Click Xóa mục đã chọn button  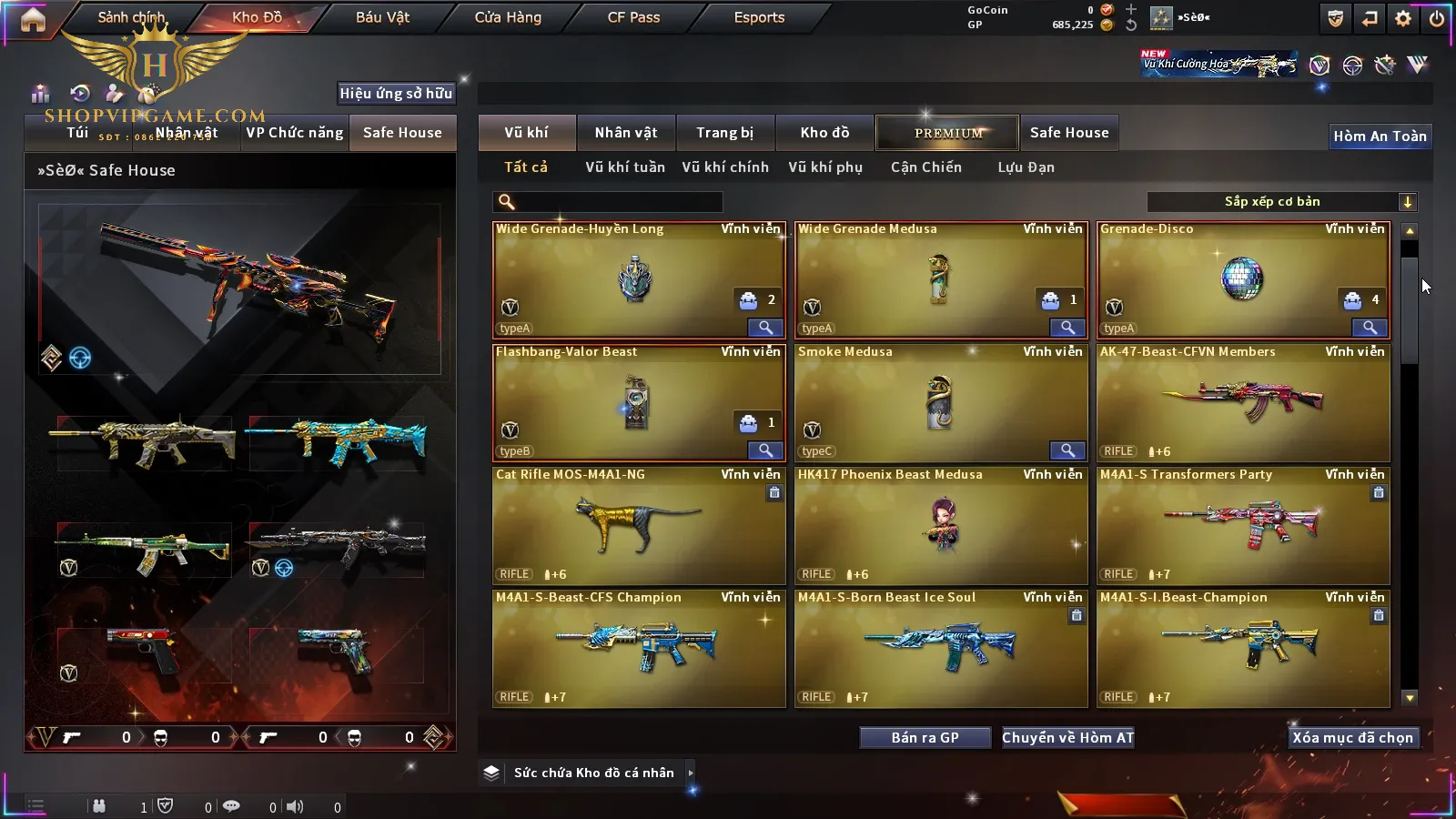coord(1352,738)
